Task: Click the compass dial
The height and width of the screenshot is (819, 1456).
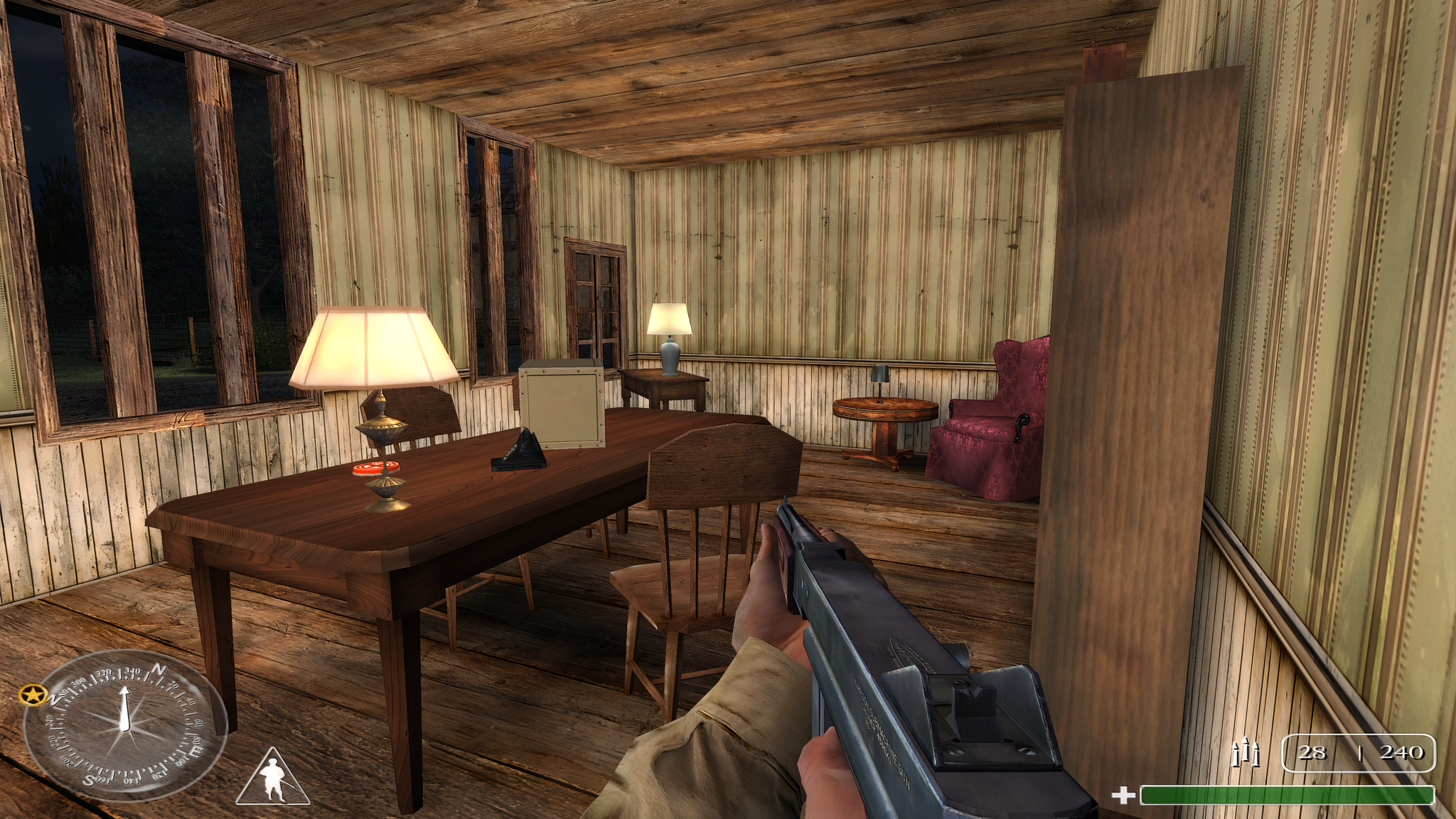Action: coord(125,725)
